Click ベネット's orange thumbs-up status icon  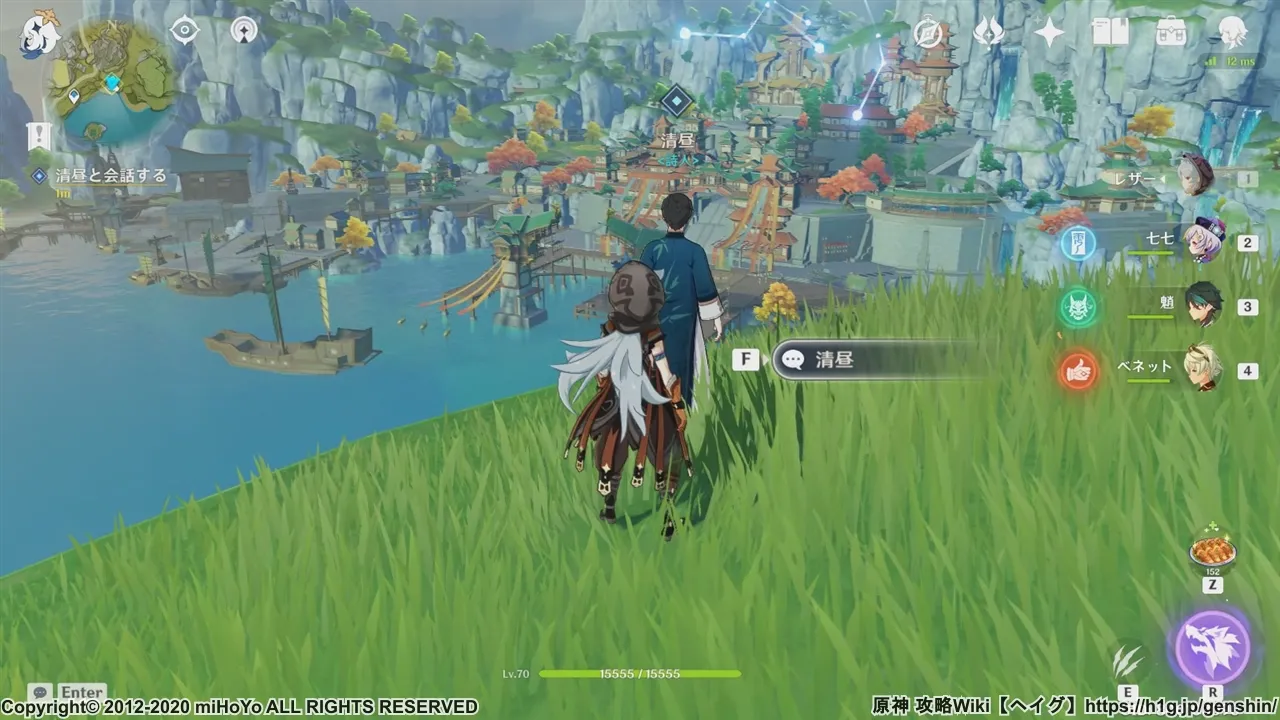pos(1078,370)
